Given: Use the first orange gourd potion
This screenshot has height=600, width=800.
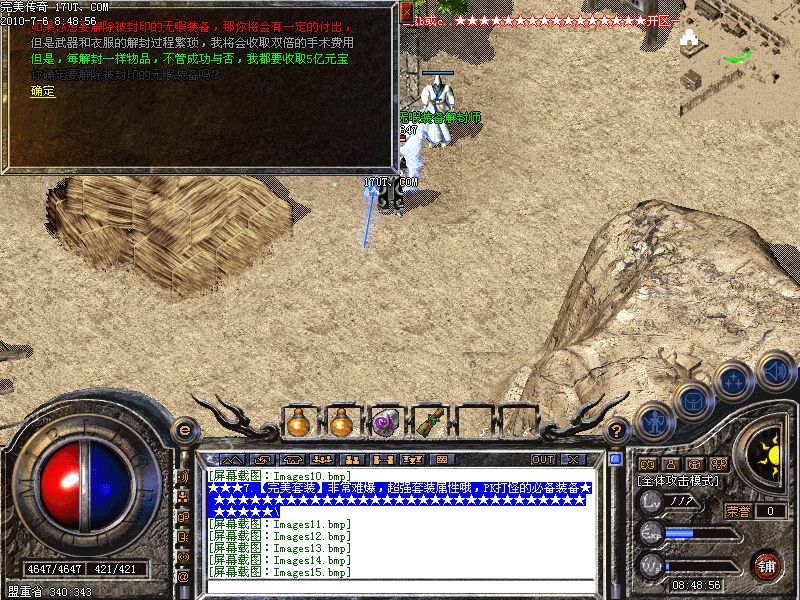Looking at the screenshot, I should pos(299,423).
